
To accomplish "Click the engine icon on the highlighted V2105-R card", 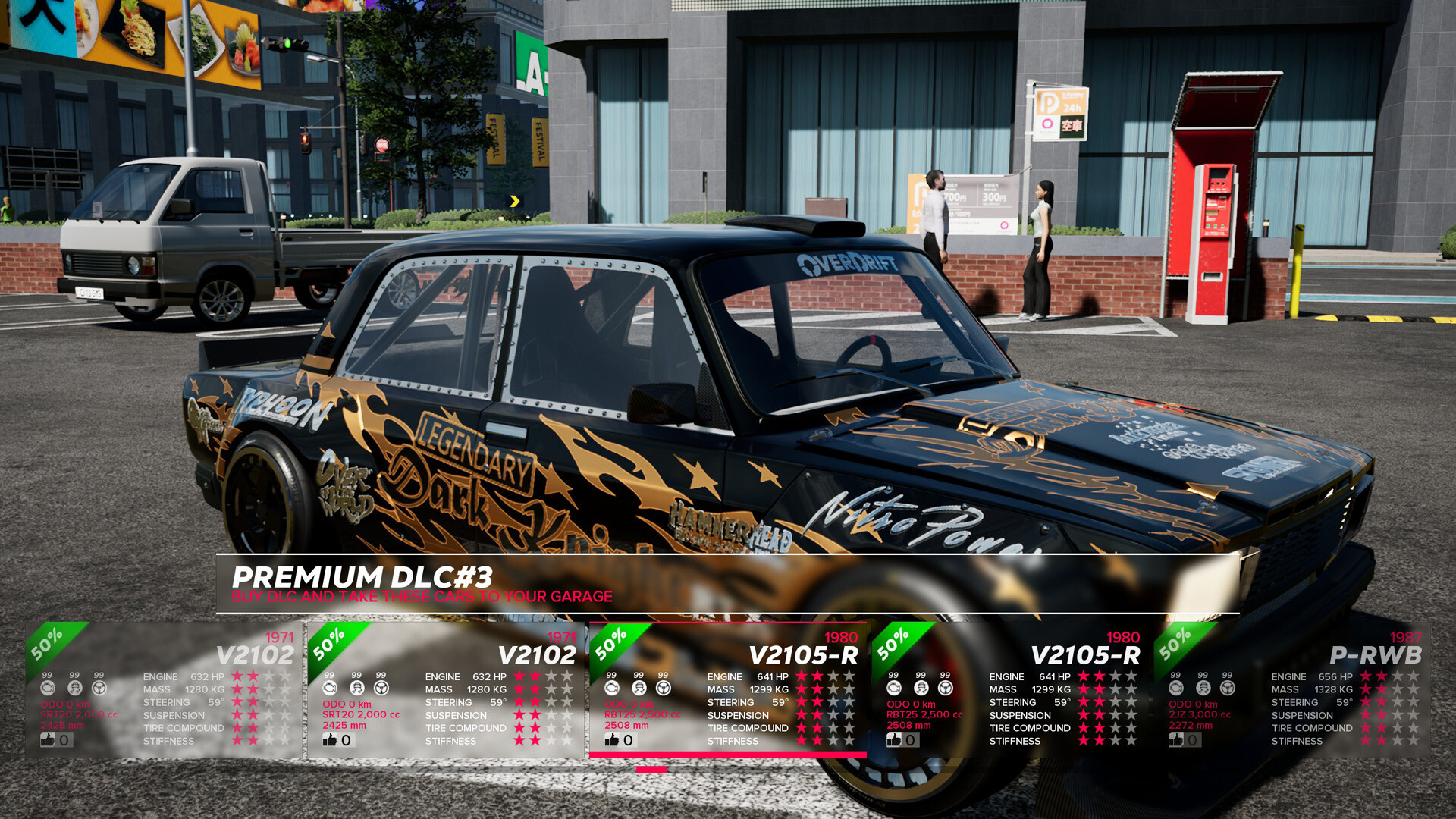I will [x=611, y=688].
